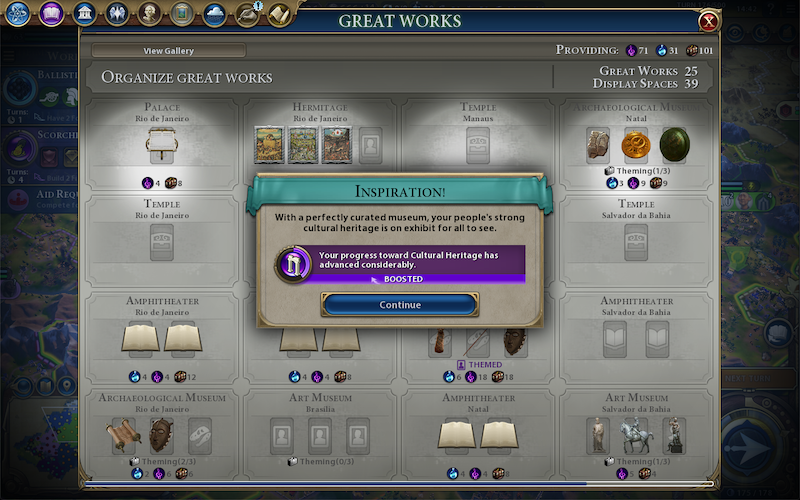The image size is (800, 500).
Task: Open the Great People bust icon
Action: point(149,14)
